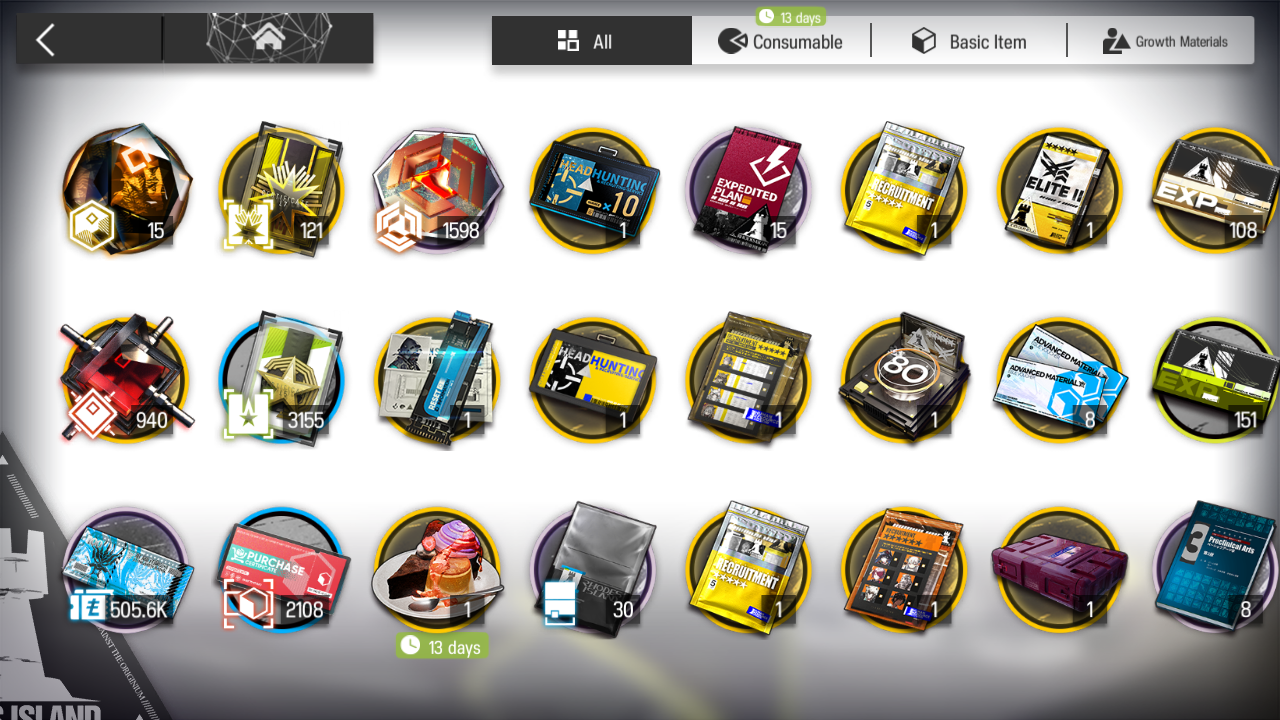This screenshot has width=1280, height=720.
Task: Select the Headhunting x10 permit item
Action: pos(592,190)
